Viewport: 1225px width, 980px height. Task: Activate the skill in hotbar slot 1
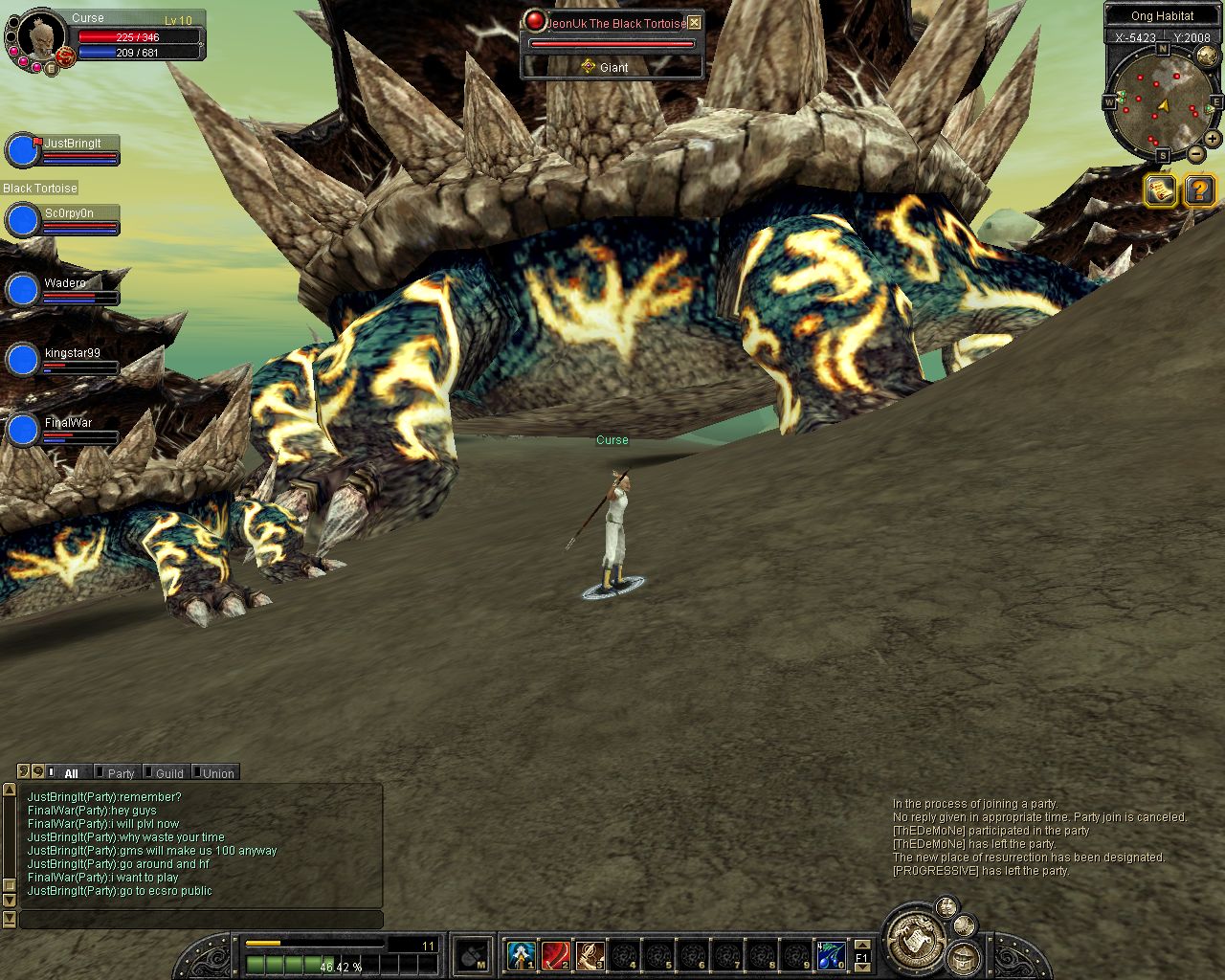point(521,954)
